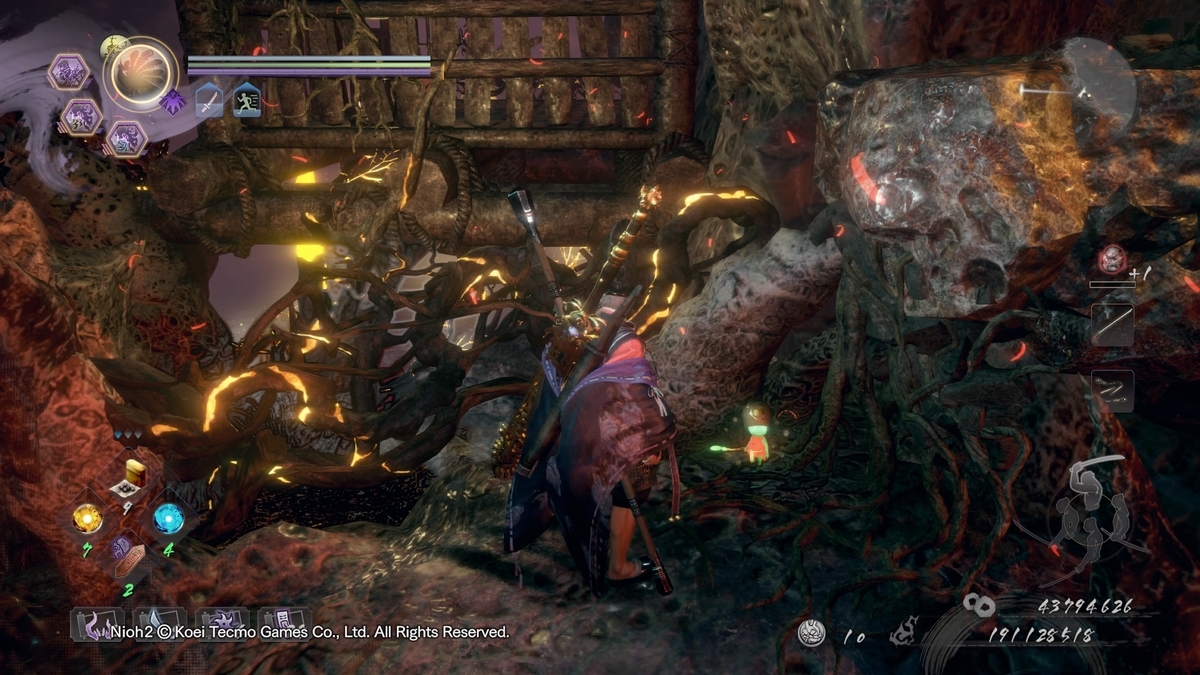Select the purple talisman scroll icon
This screenshot has width=1200, height=675.
coord(285,625)
